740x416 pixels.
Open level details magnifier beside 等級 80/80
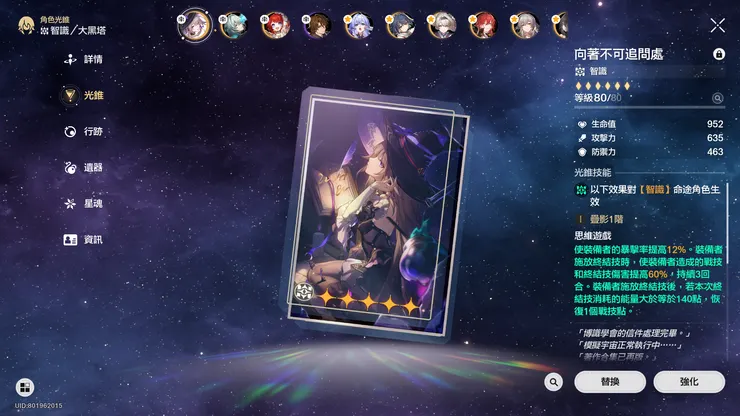tap(717, 98)
